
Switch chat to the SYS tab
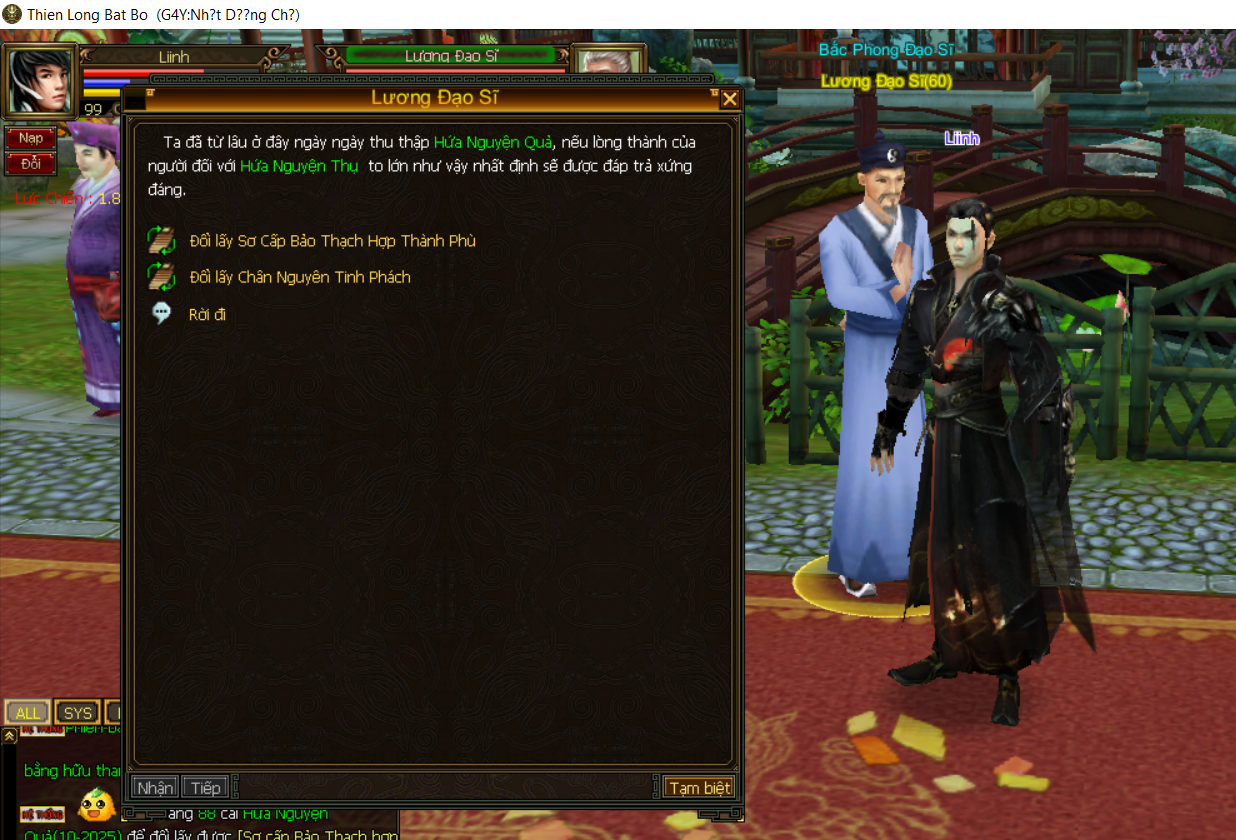[x=77, y=713]
